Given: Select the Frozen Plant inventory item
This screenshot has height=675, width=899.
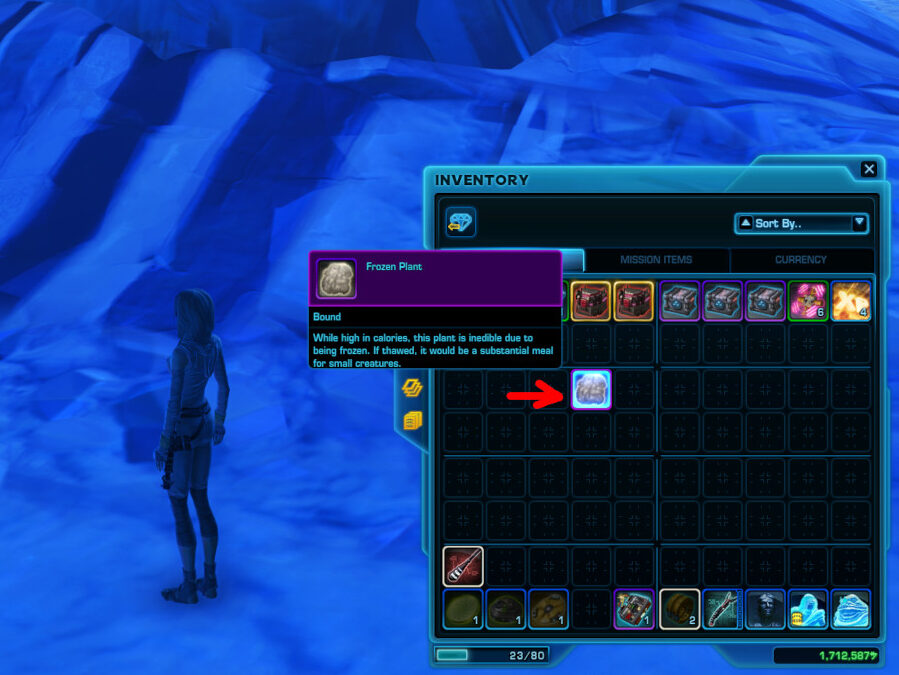Looking at the screenshot, I should point(591,390).
